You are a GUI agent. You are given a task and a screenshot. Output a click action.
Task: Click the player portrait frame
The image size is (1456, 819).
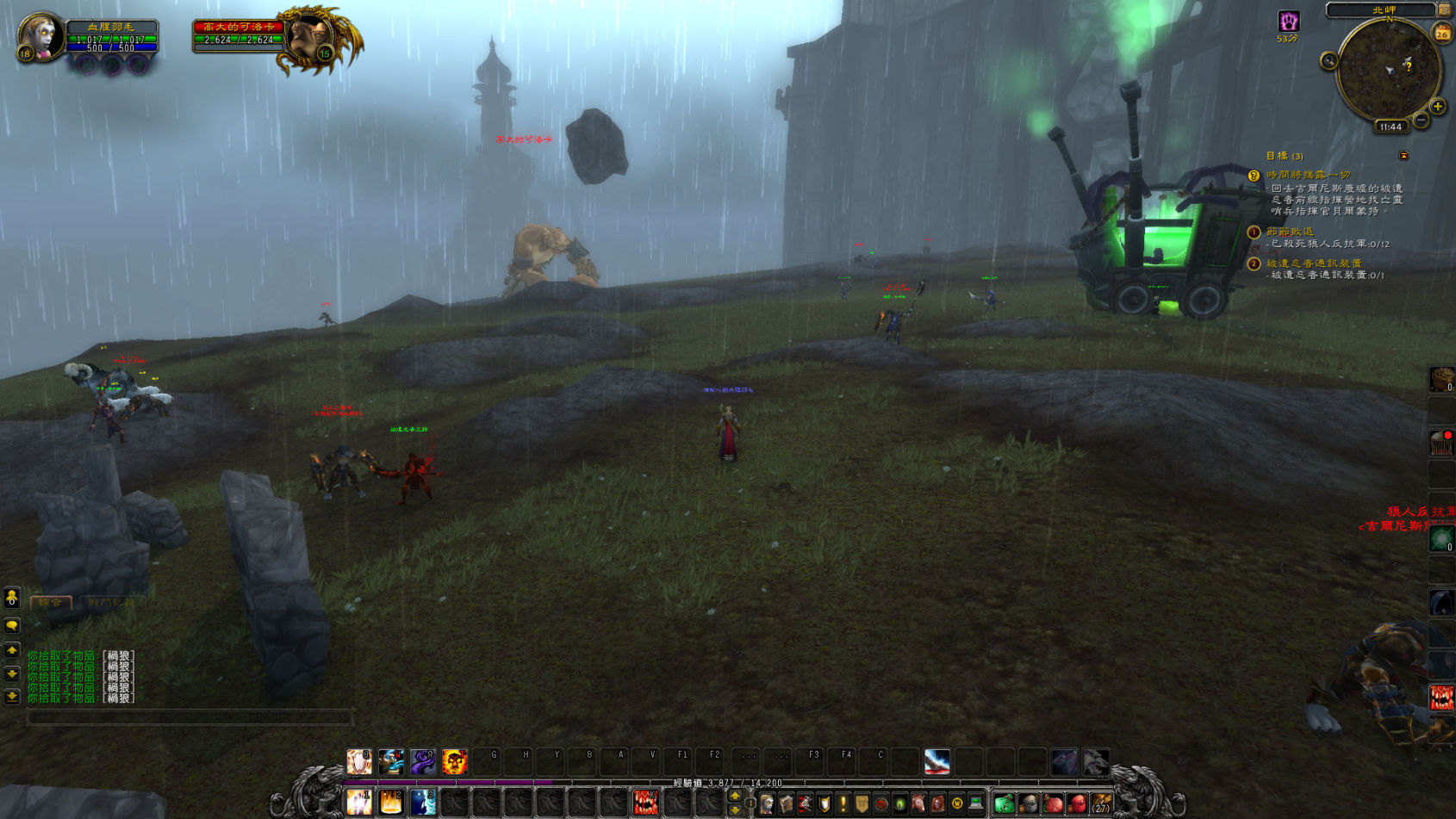click(x=40, y=36)
